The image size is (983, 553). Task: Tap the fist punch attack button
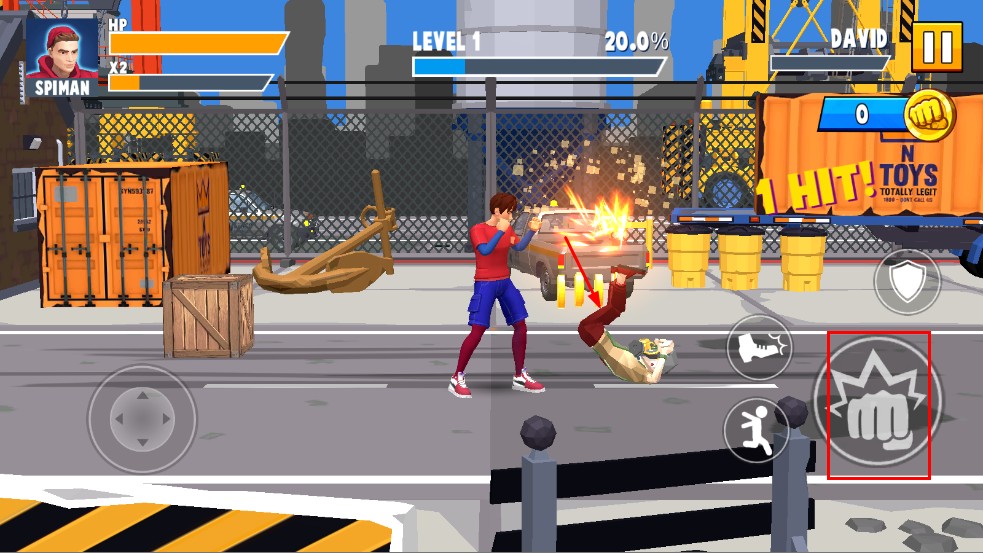[x=878, y=406]
